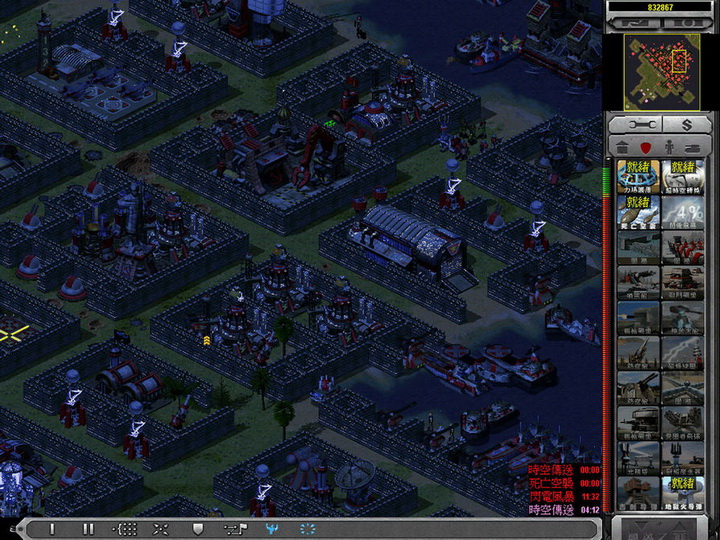Toggle the waypoint flag path button
This screenshot has width=720, height=540.
pos(236,528)
